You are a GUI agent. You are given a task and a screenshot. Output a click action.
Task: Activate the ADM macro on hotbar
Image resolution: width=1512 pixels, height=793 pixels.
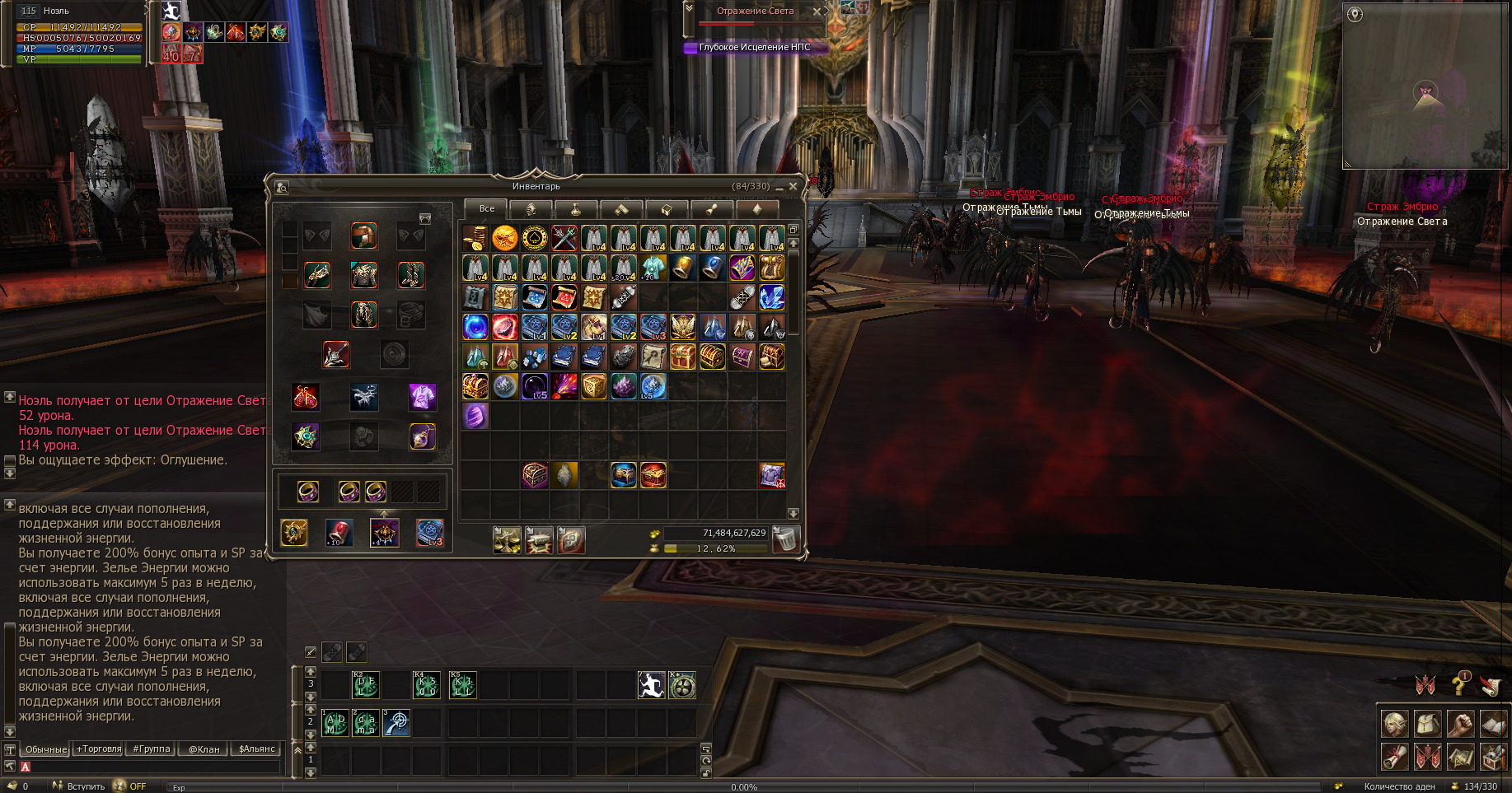pyautogui.click(x=335, y=723)
